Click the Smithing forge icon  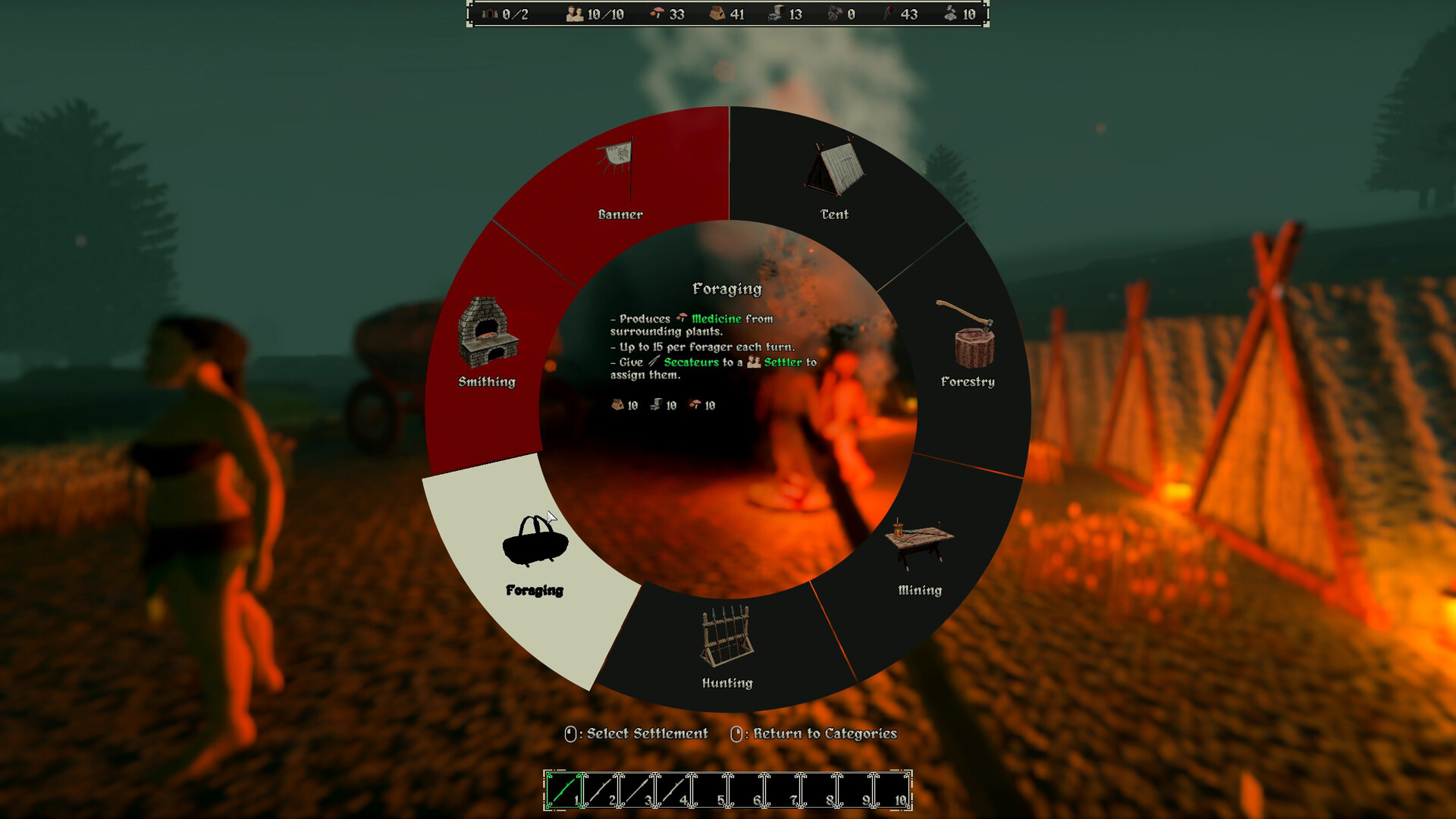tap(488, 331)
